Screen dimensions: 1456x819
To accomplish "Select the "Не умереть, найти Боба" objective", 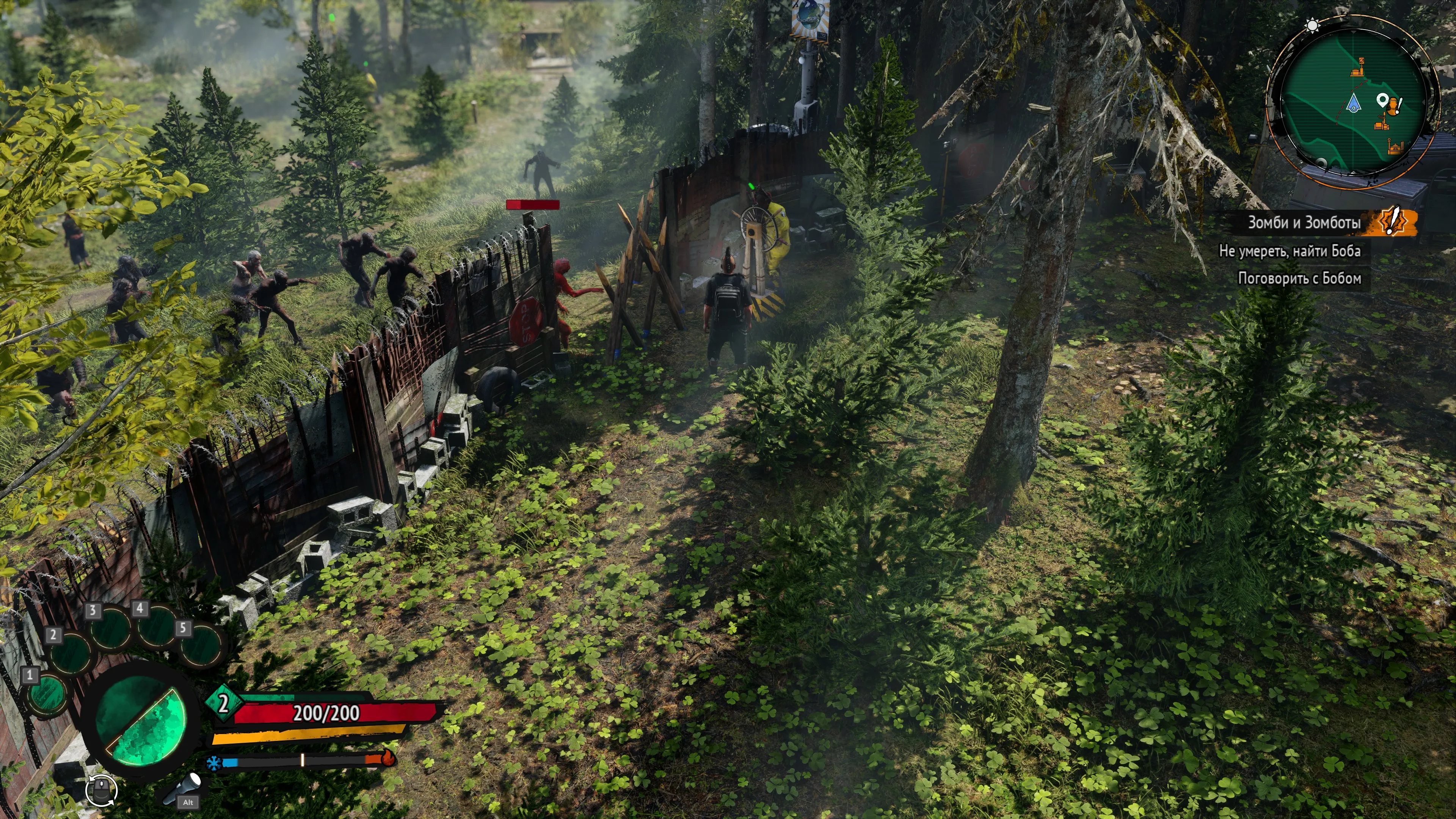I will [x=1289, y=251].
